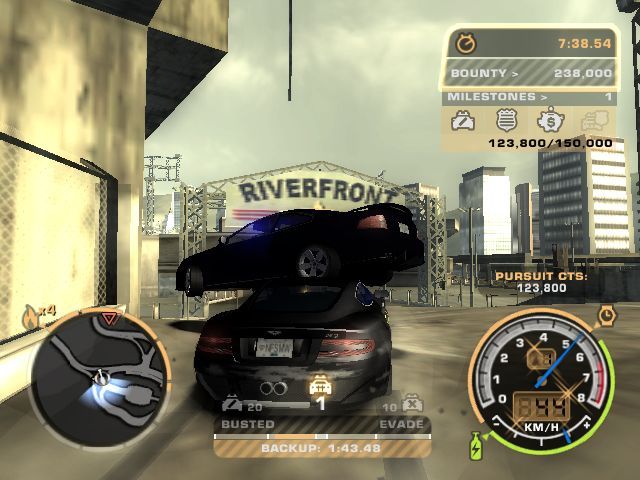
Task: Click the police cars involved icon
Action: coord(232,406)
